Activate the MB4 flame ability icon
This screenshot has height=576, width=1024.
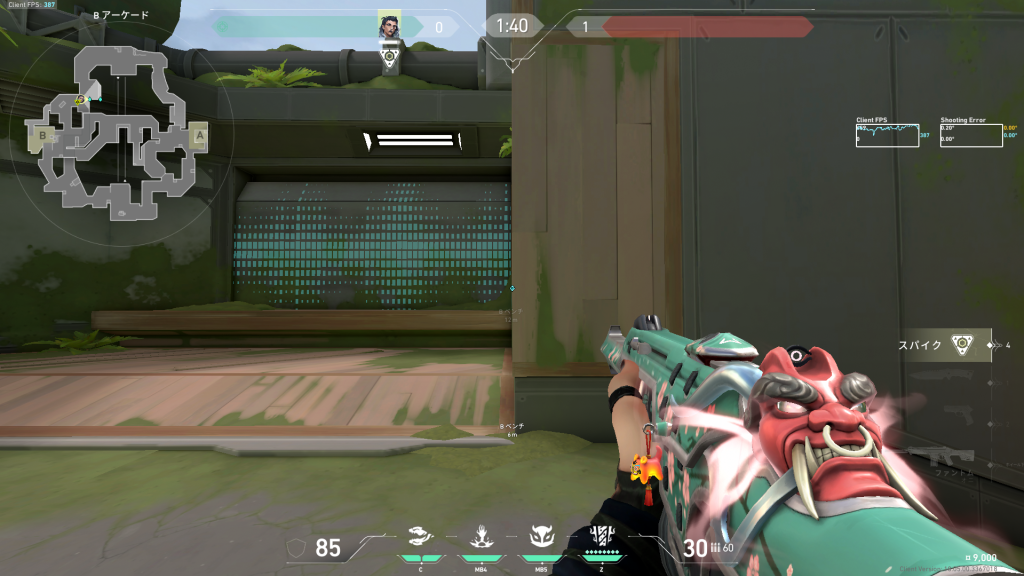click(x=480, y=537)
